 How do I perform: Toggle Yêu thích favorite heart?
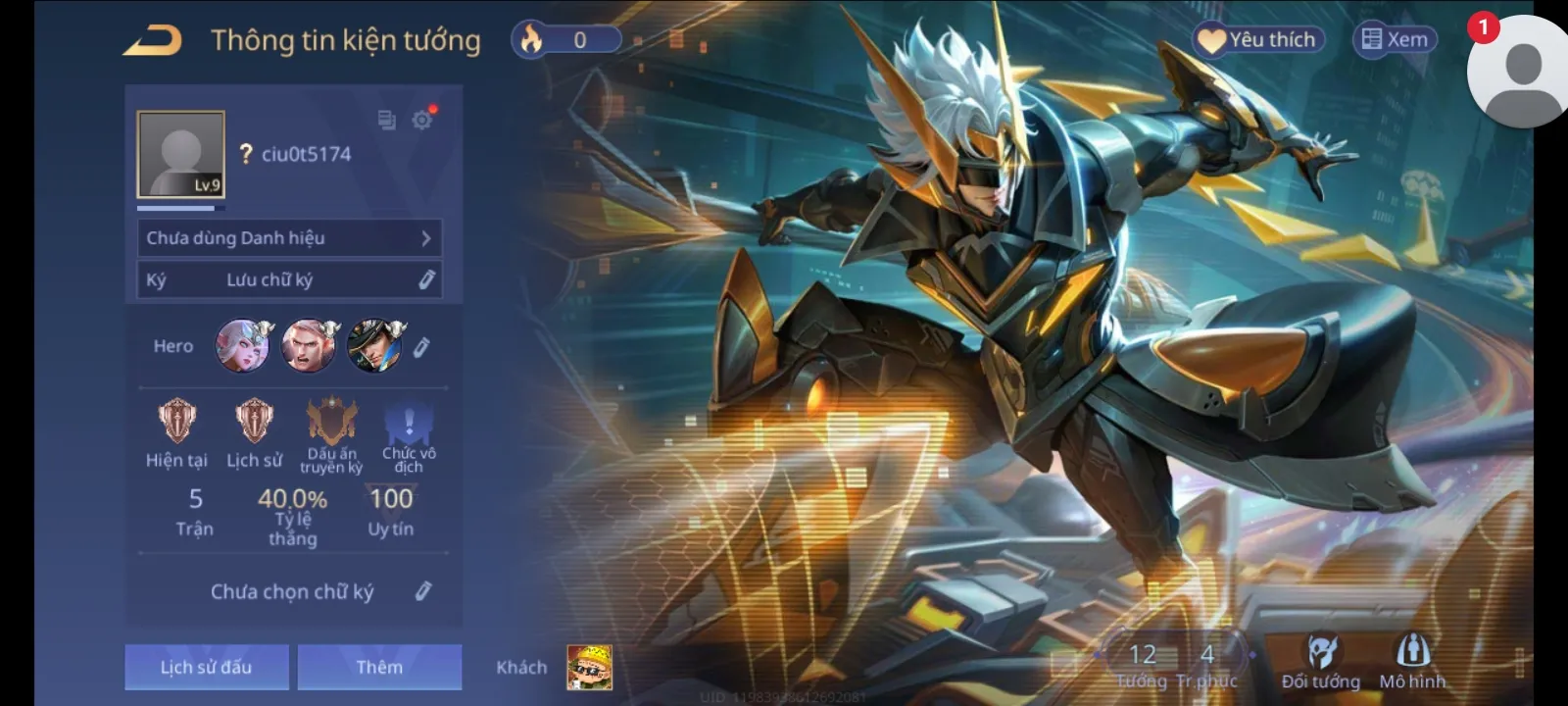click(1259, 40)
